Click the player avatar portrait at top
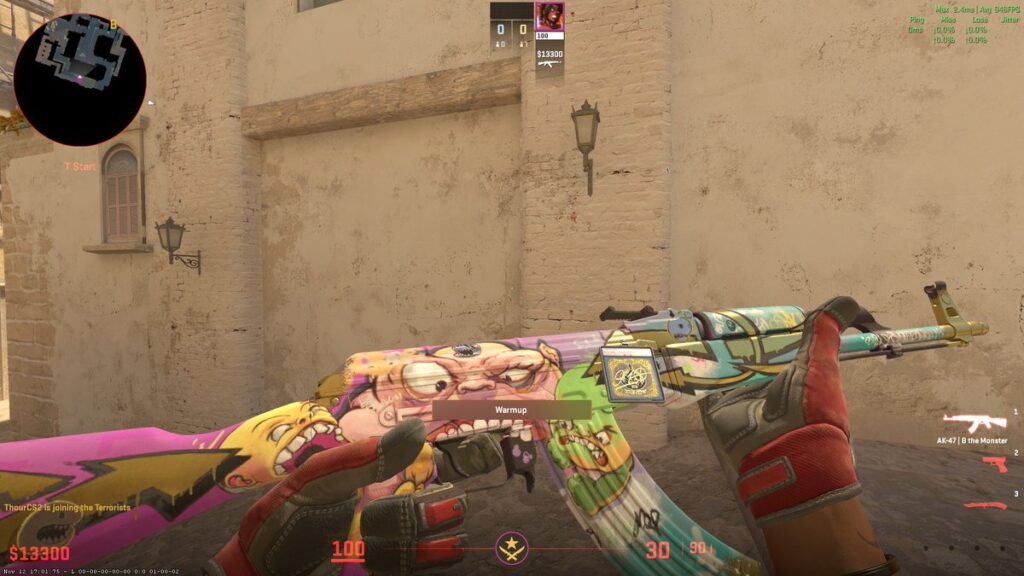This screenshot has width=1024, height=576. click(x=549, y=16)
